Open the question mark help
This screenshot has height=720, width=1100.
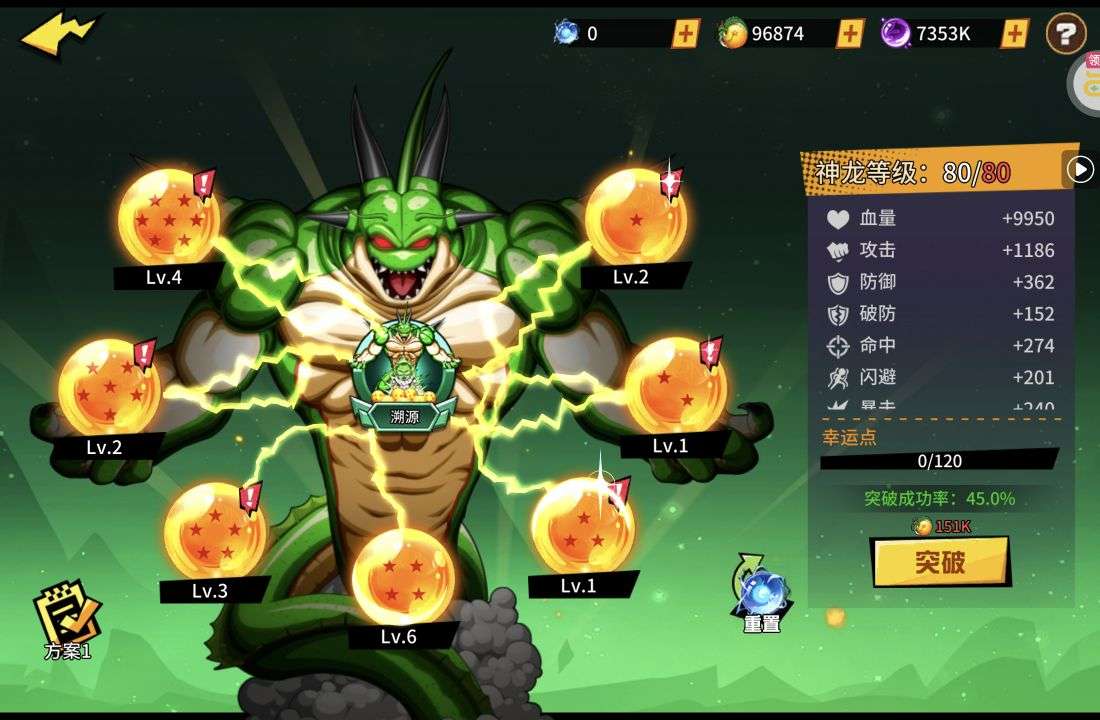point(1066,34)
